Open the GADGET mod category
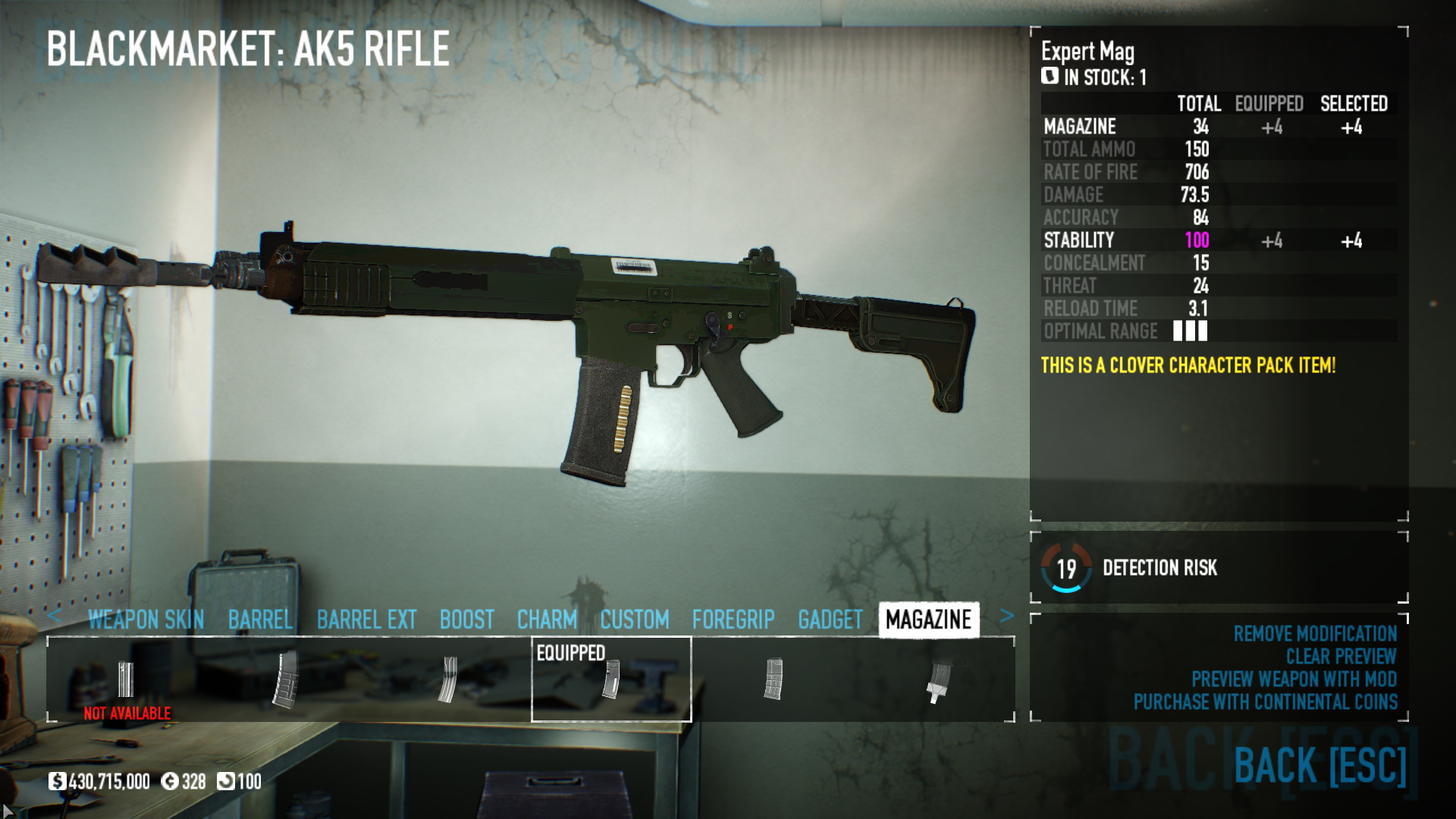This screenshot has width=1456, height=819. tap(830, 620)
